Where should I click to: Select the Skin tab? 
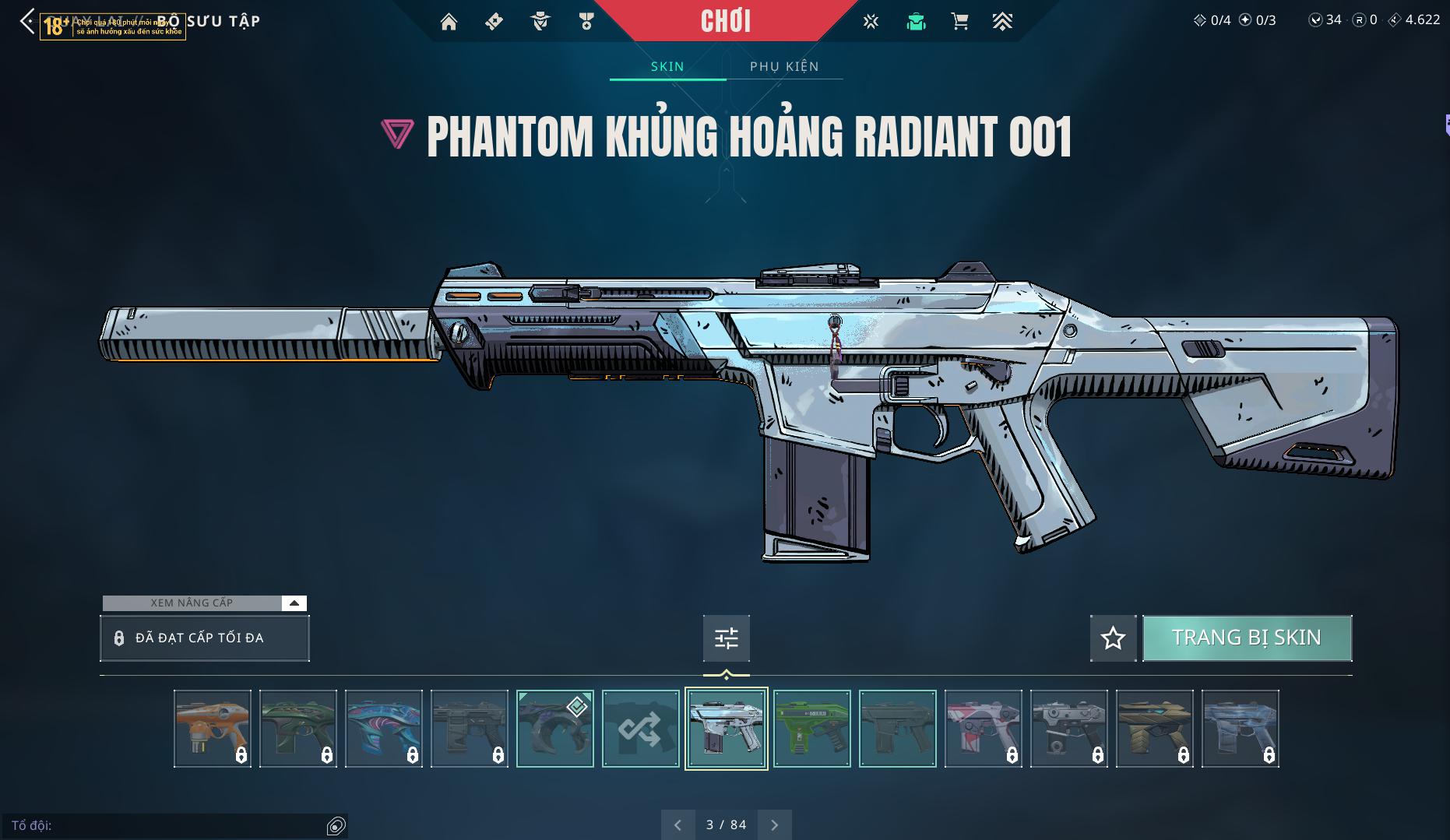point(667,66)
